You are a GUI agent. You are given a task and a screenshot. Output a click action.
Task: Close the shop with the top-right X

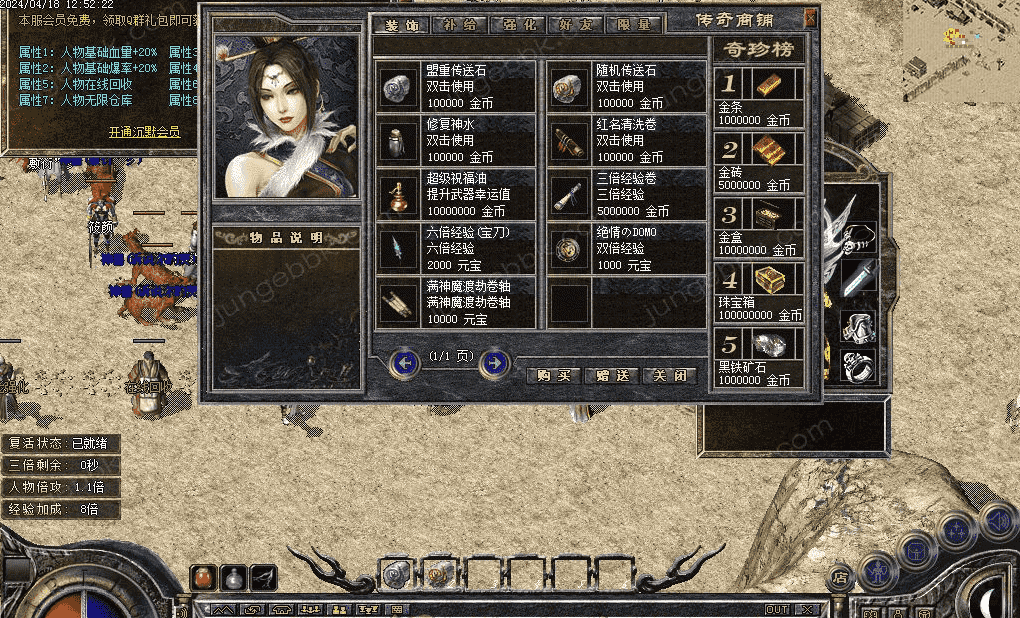point(810,18)
